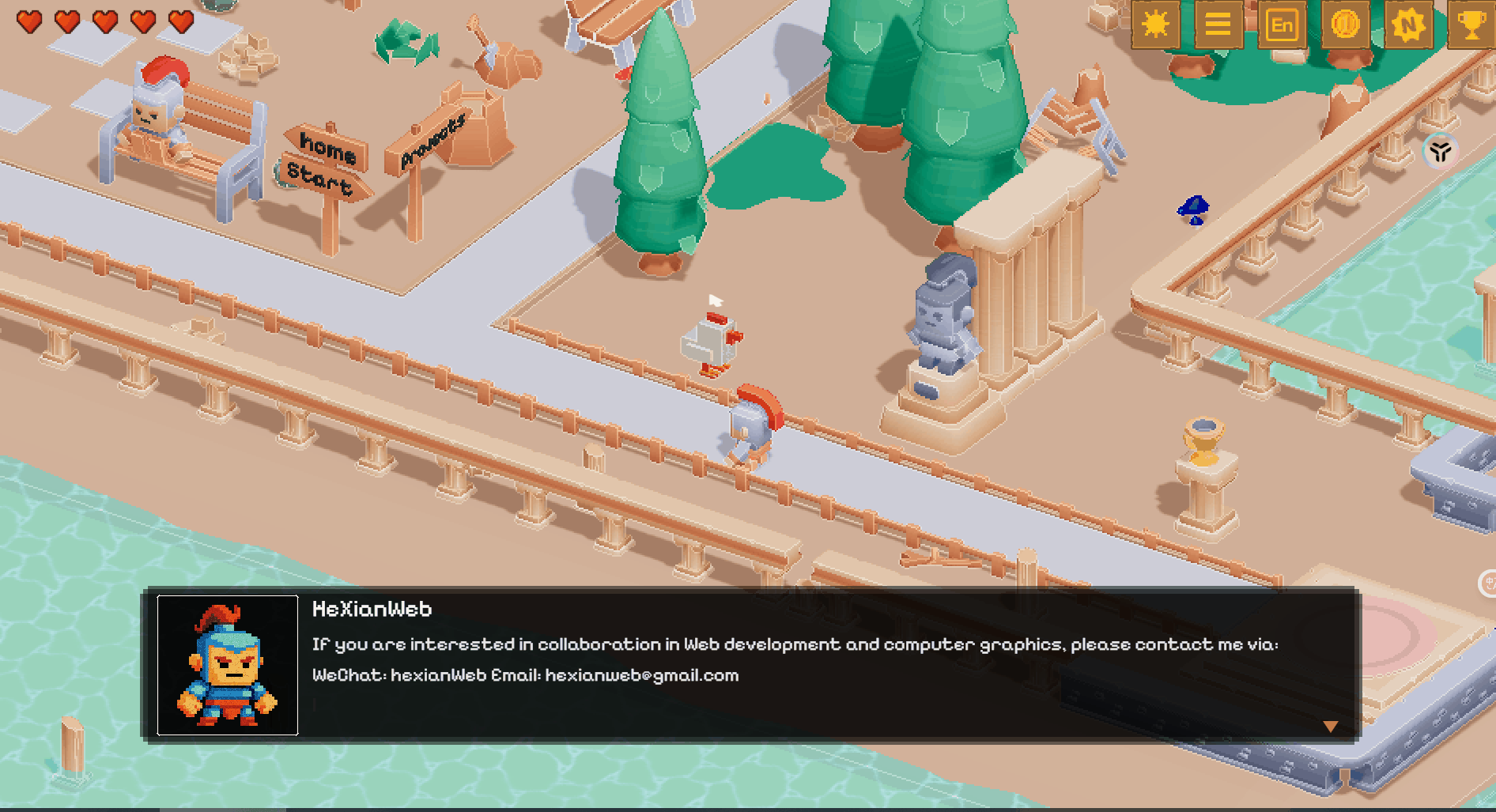Click the gold coin icon
Viewport: 1496px width, 812px height.
[1344, 25]
